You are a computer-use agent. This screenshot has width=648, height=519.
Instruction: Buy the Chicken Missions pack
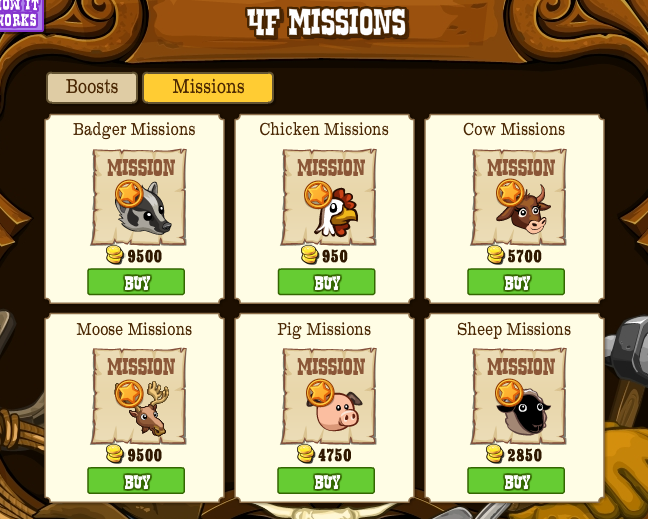[x=326, y=282]
